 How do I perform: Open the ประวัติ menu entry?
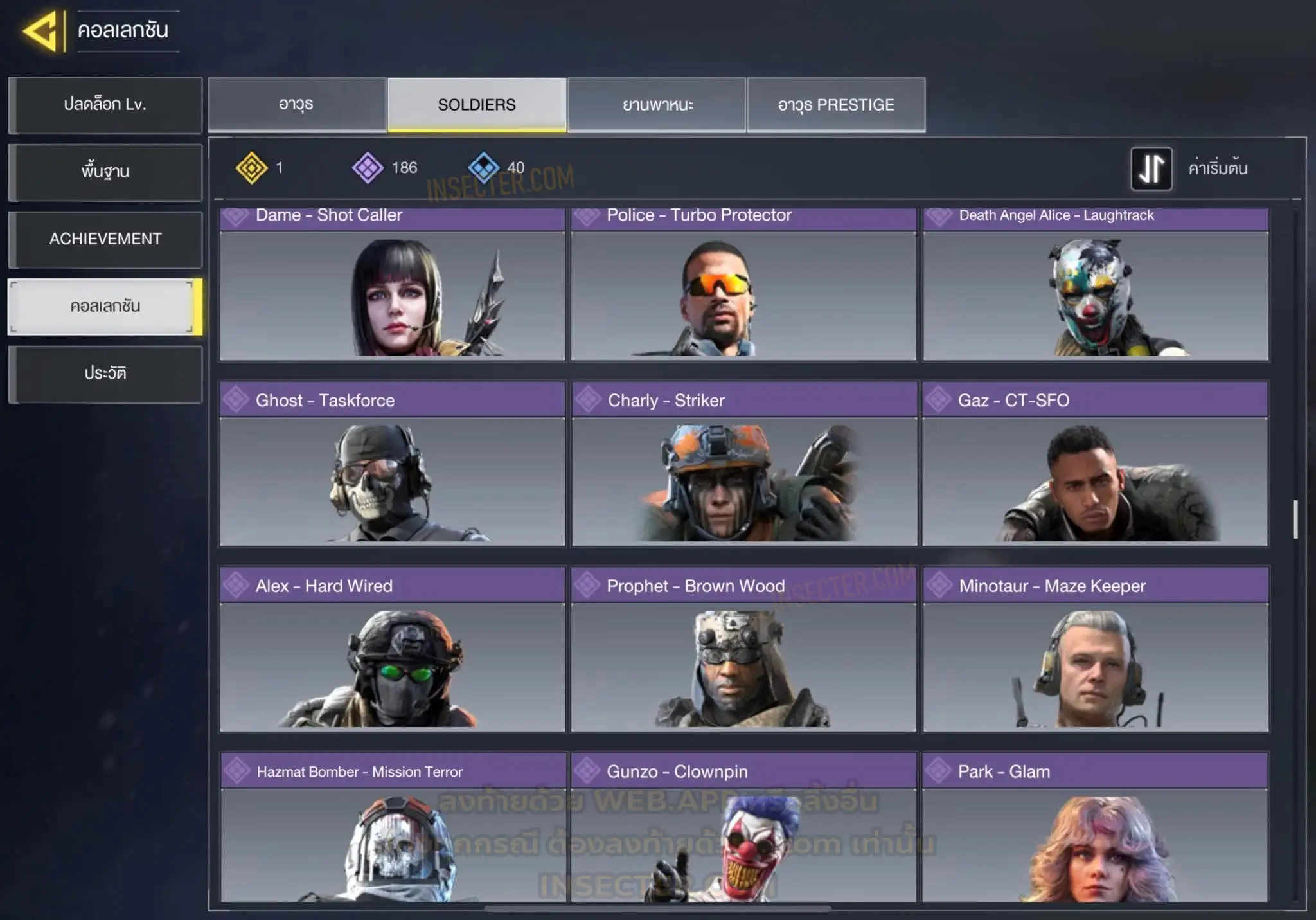(x=105, y=374)
